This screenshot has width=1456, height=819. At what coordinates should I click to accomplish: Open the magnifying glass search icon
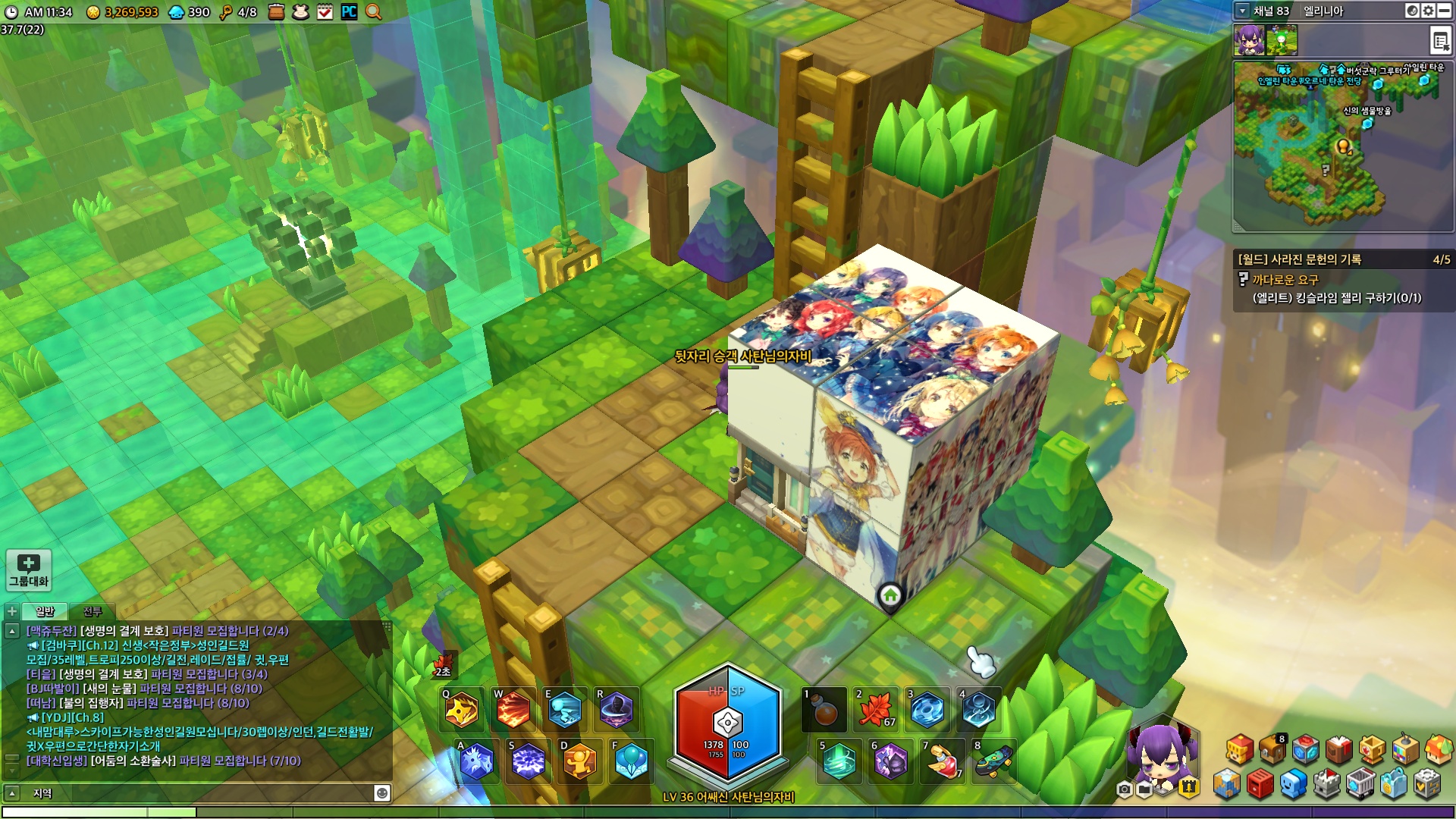tap(373, 12)
